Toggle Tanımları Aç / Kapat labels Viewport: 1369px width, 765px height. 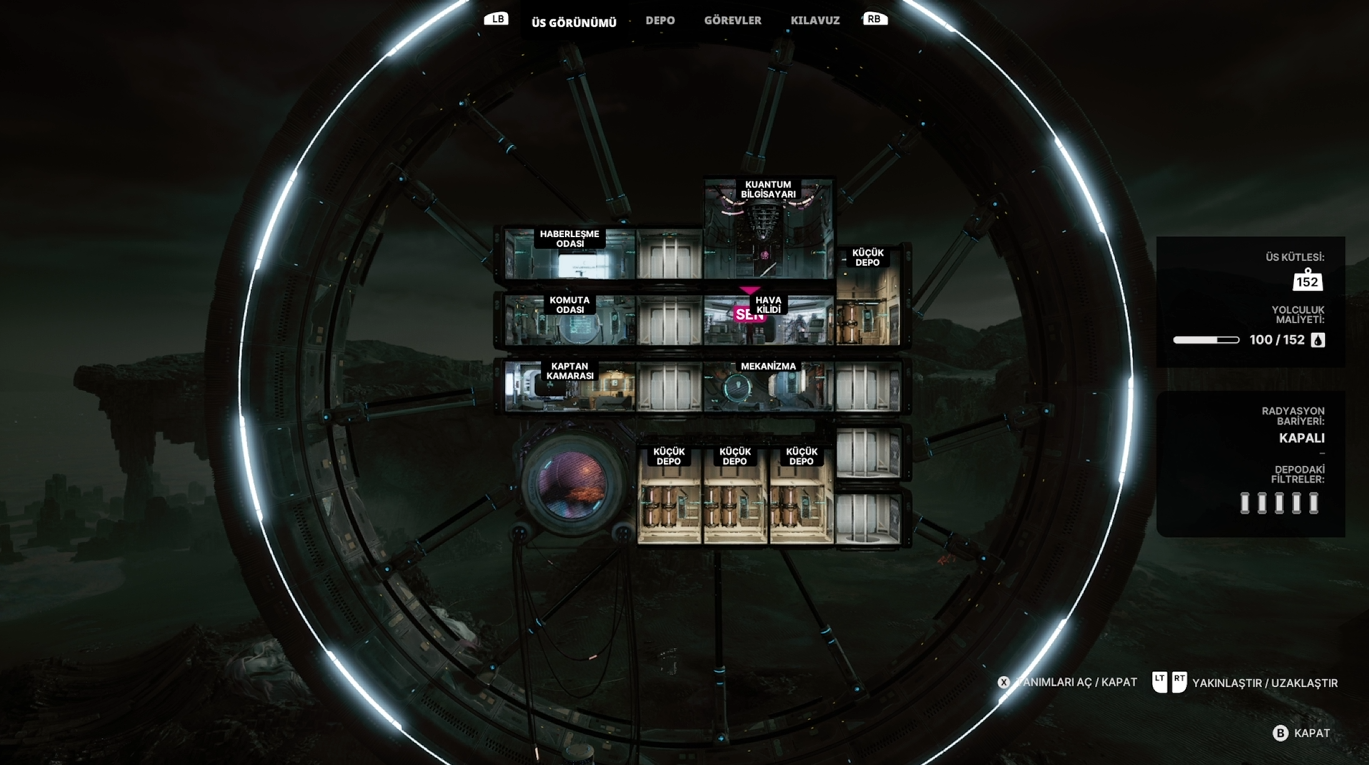click(x=1067, y=682)
